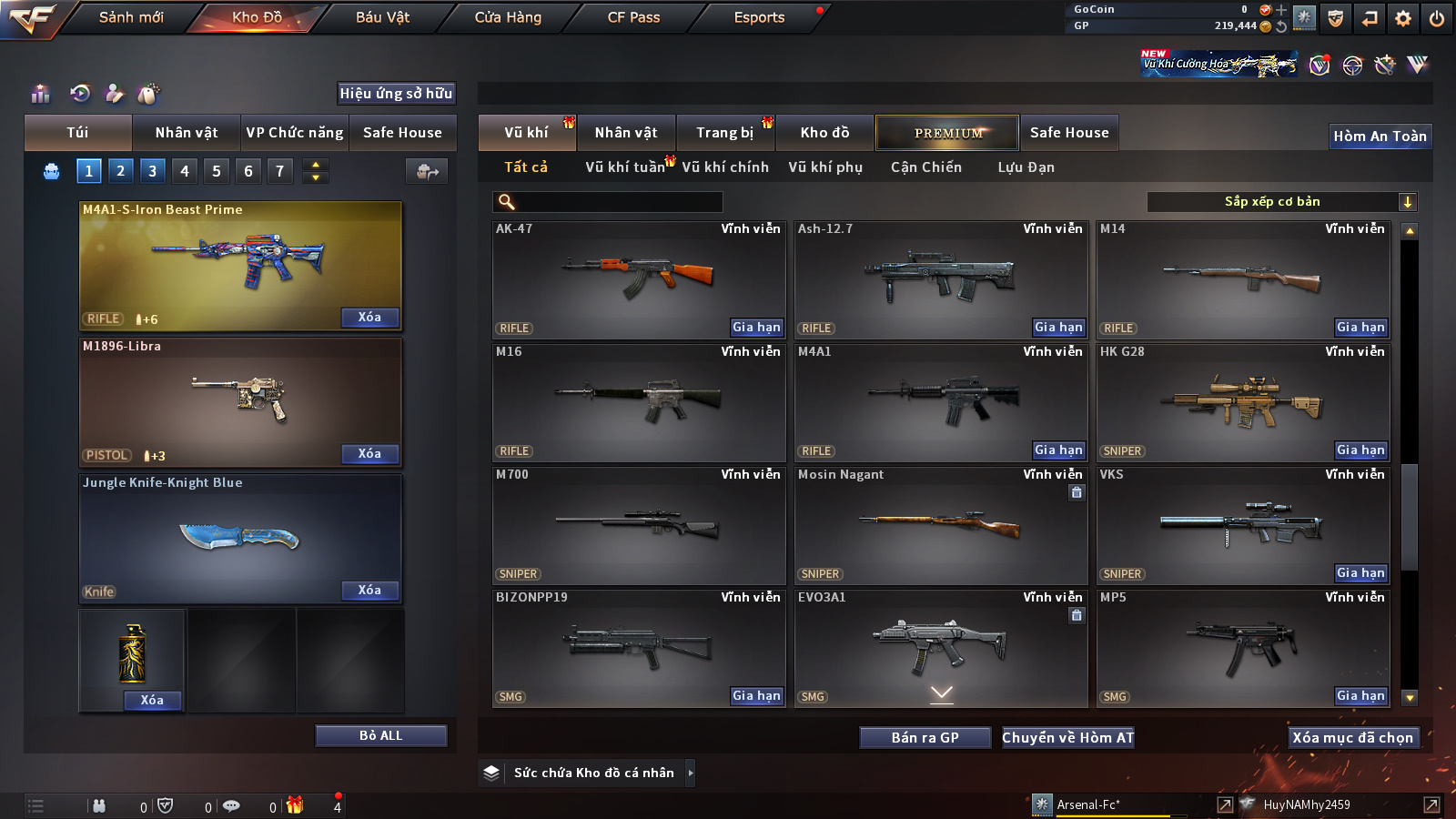
Task: Open the Esports menu
Action: click(759, 17)
